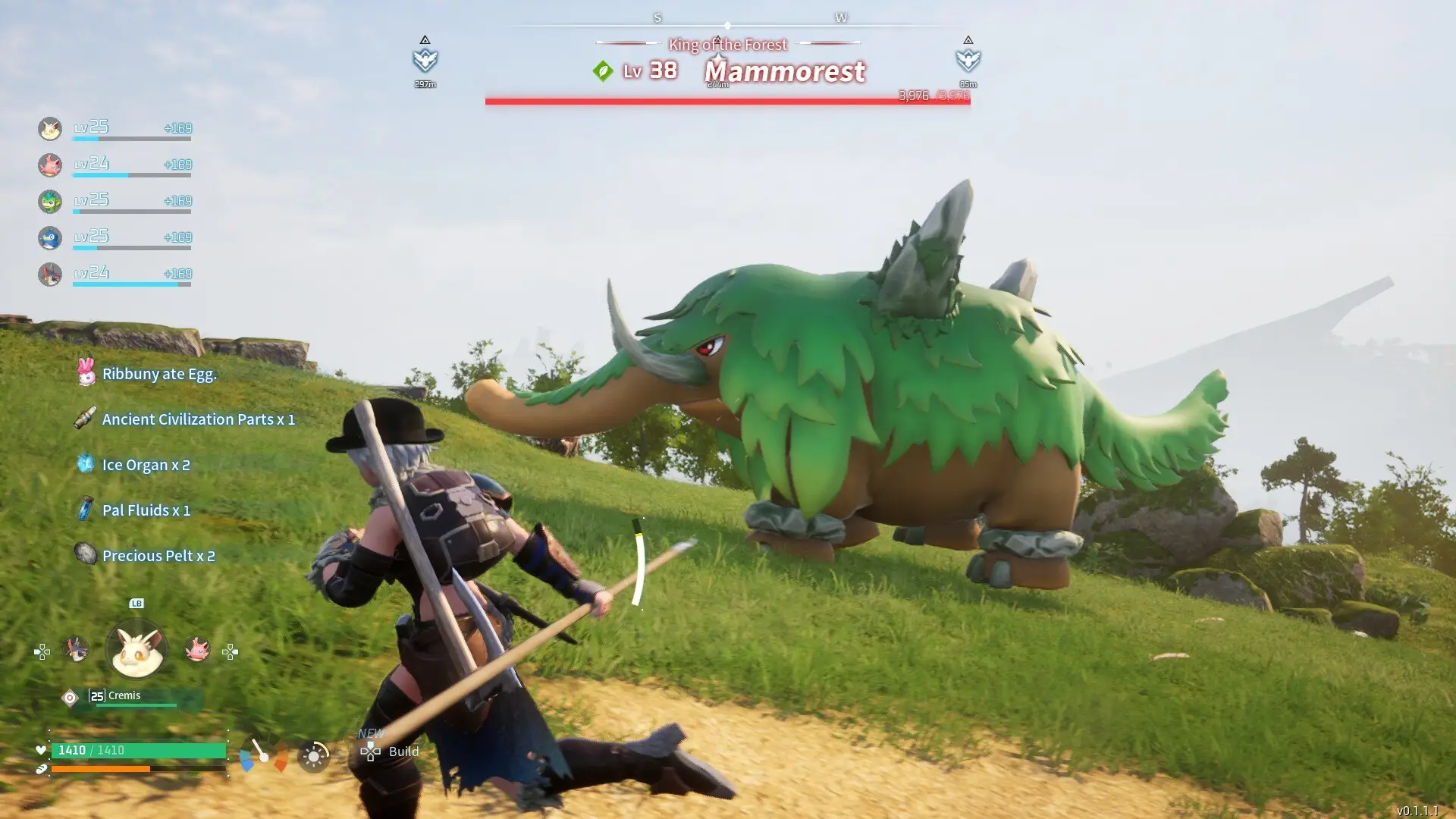Select the pink Ribbuny in the party list
1456x819 pixels.
click(x=50, y=165)
